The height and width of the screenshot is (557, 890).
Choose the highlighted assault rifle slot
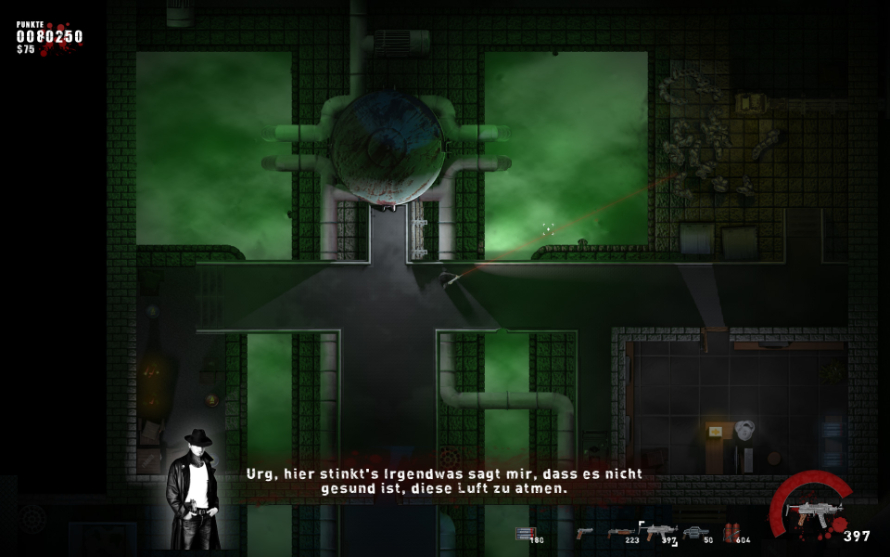tap(659, 532)
